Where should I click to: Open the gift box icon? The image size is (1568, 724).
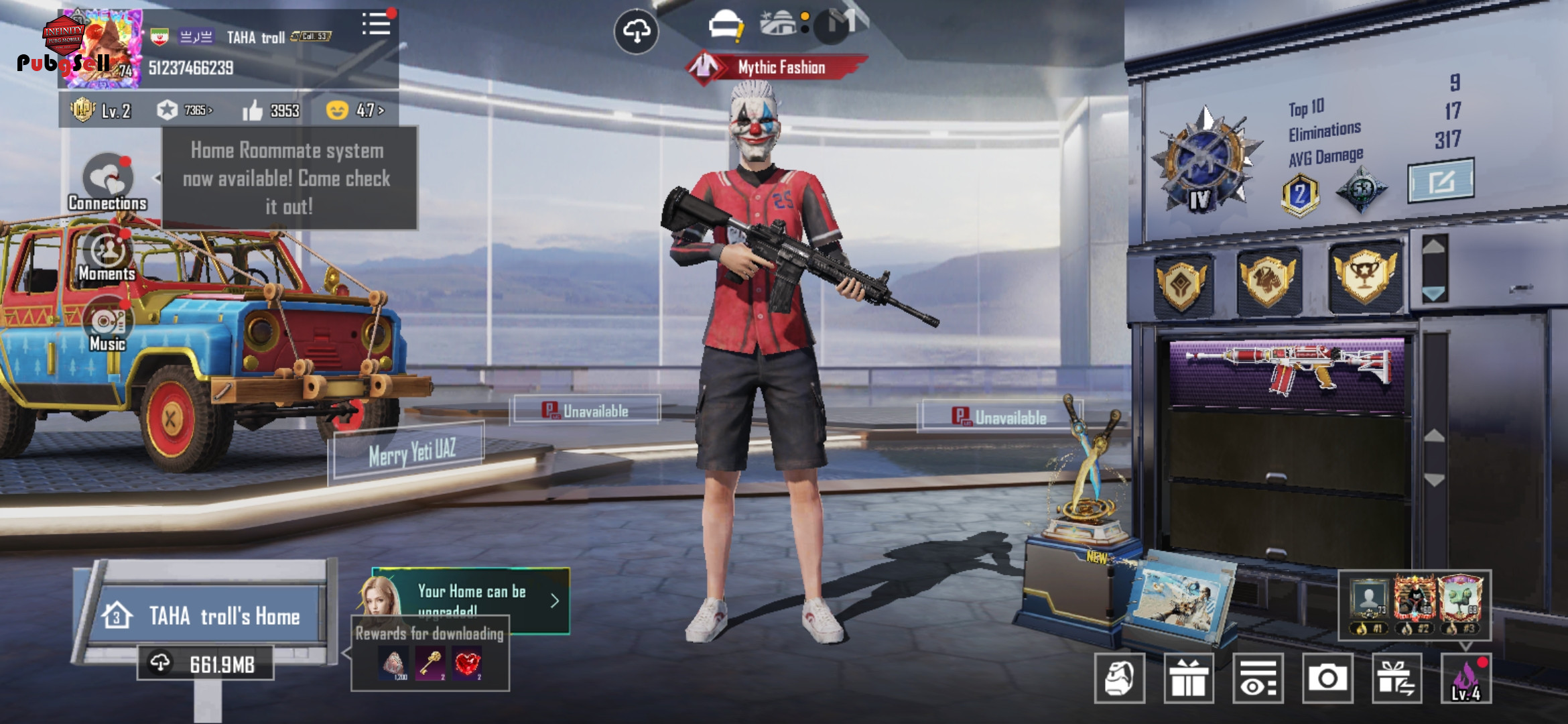pos(1189,678)
